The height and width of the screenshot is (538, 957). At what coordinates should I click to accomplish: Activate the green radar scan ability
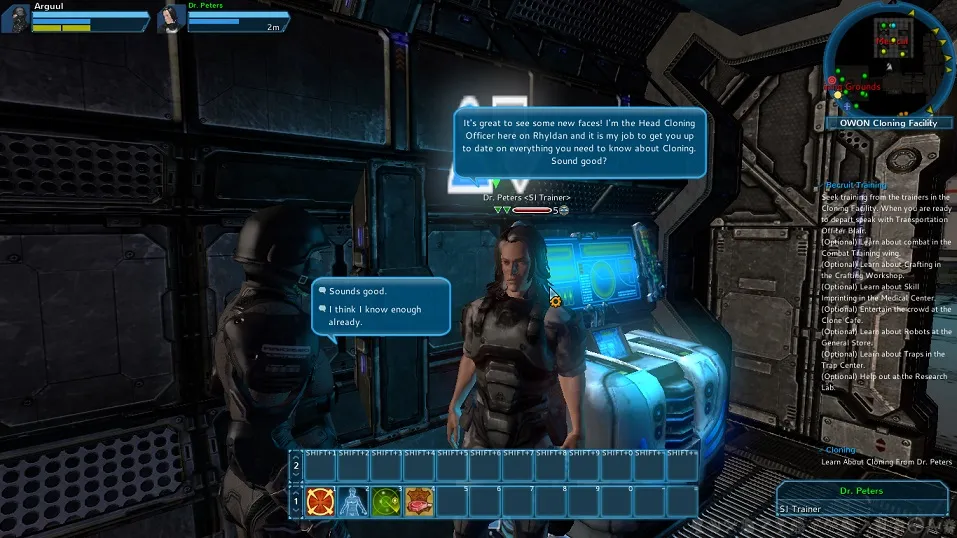tap(386, 500)
